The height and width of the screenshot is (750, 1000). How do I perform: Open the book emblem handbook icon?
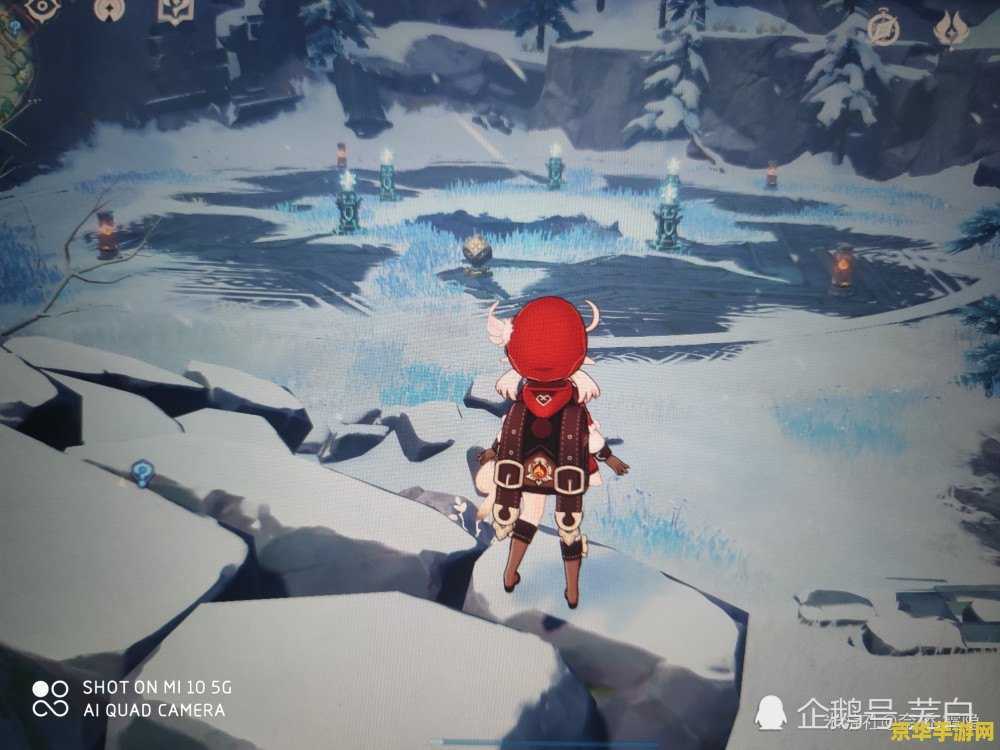click(x=176, y=10)
